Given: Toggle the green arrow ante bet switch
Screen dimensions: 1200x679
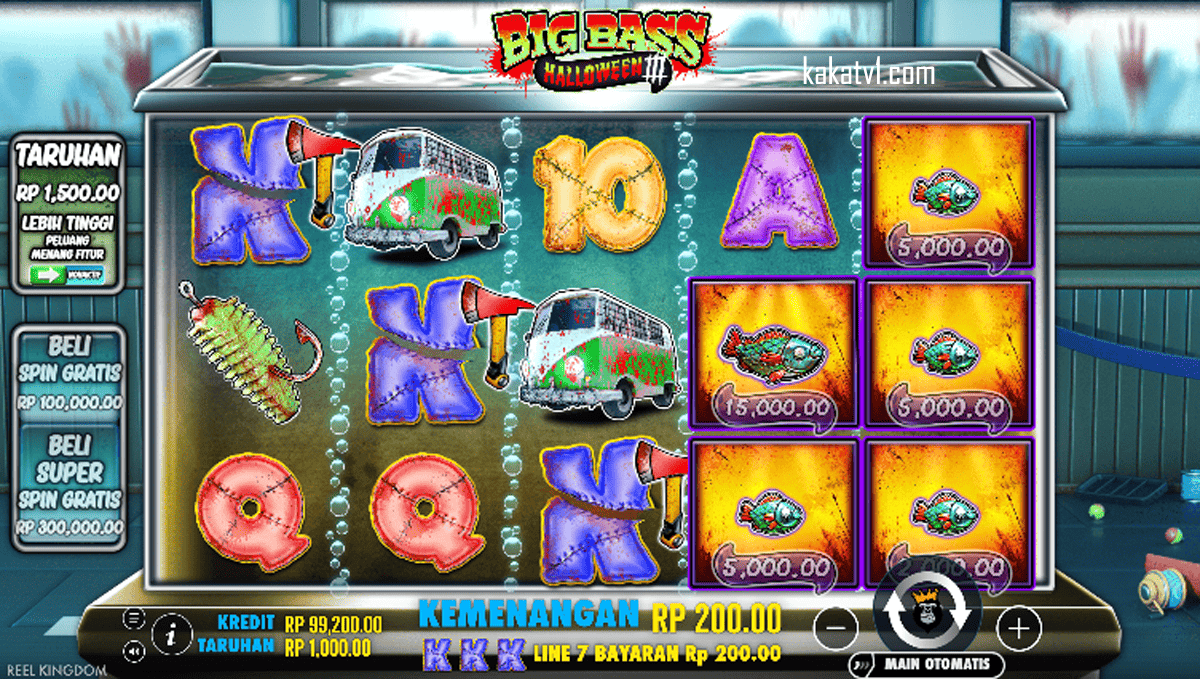Looking at the screenshot, I should [x=69, y=274].
